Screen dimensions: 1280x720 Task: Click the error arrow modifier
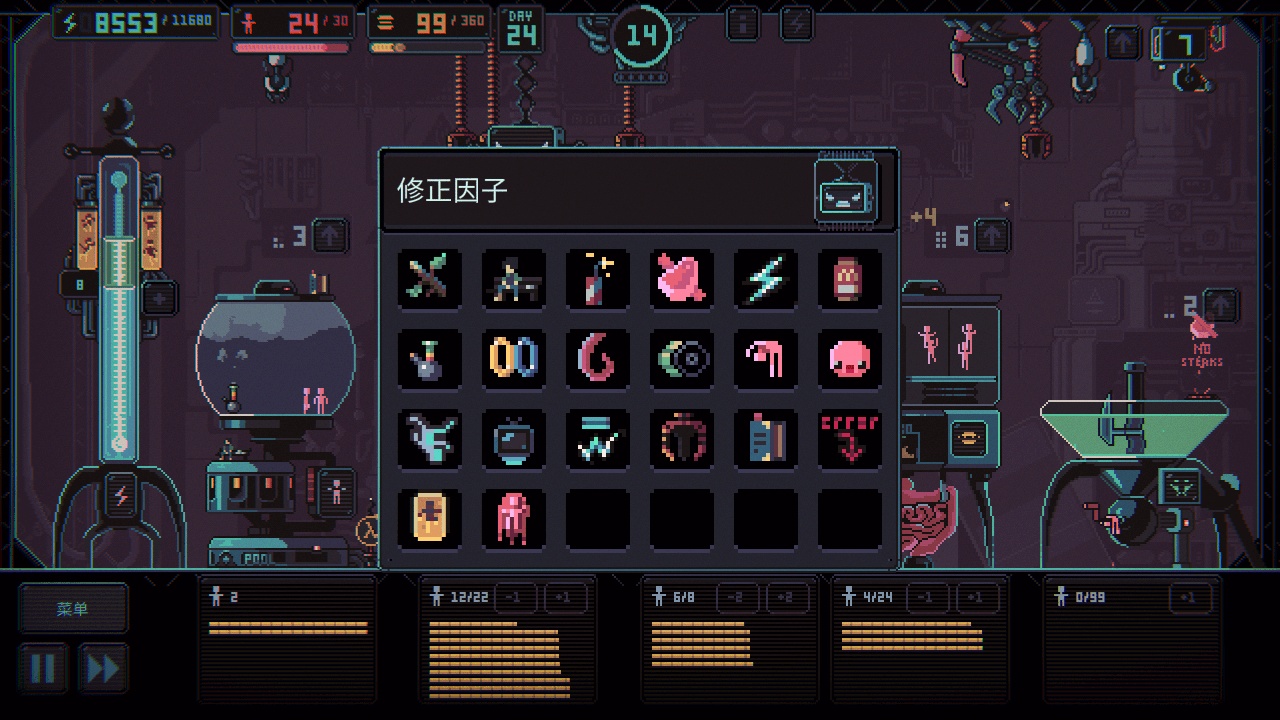tap(849, 439)
